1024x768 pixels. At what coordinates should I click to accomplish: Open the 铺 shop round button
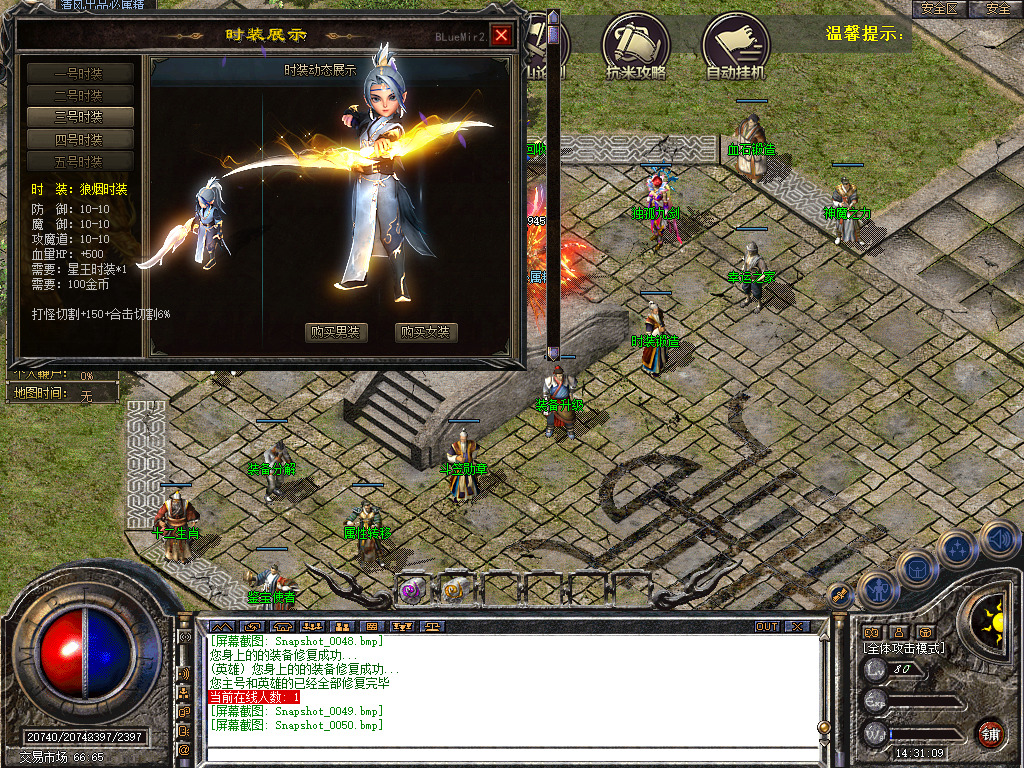tap(990, 734)
